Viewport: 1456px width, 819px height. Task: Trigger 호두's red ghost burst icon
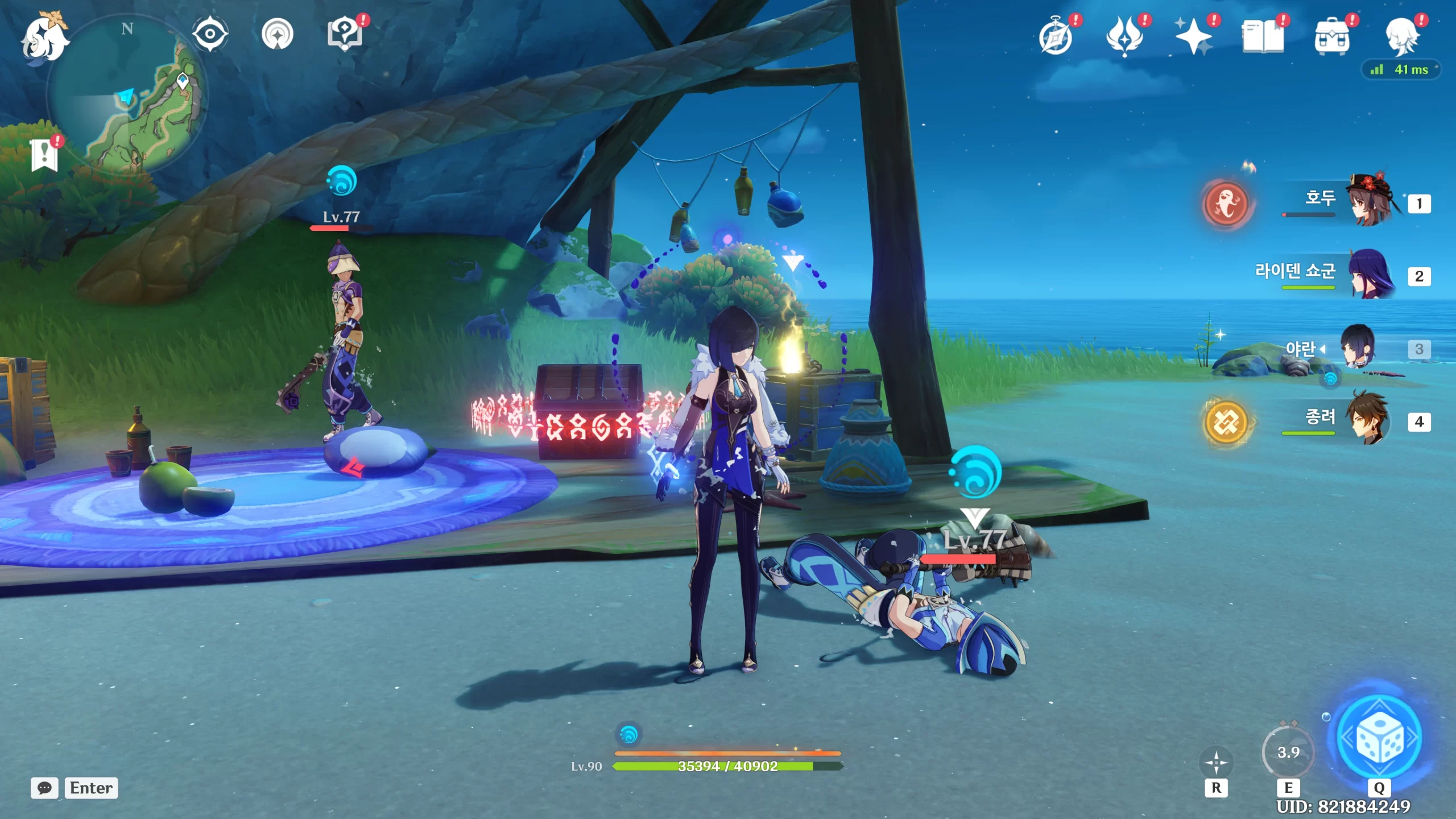(x=1226, y=204)
